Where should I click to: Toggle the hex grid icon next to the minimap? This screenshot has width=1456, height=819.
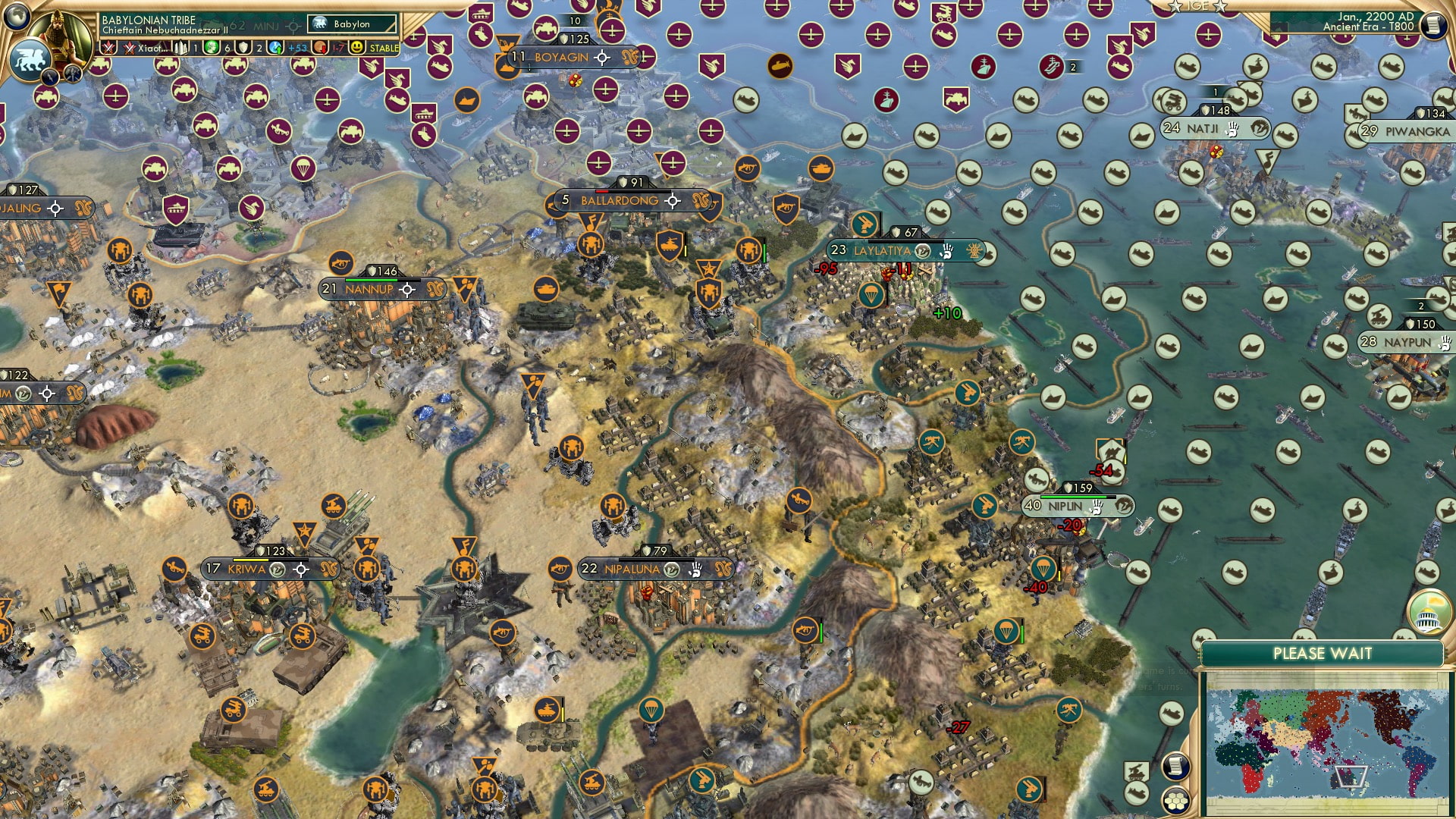(1175, 801)
